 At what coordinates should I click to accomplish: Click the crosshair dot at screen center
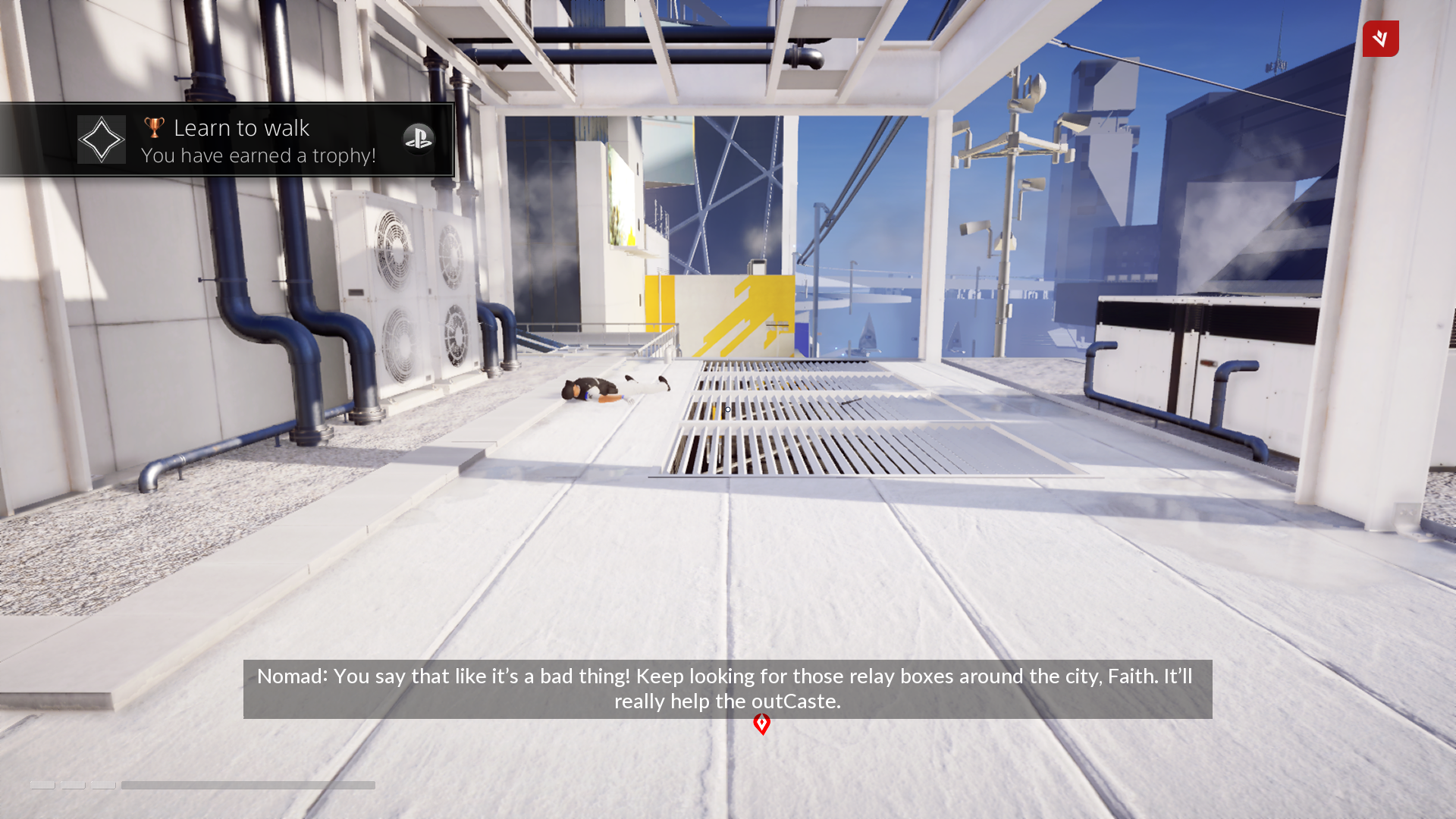tap(727, 409)
